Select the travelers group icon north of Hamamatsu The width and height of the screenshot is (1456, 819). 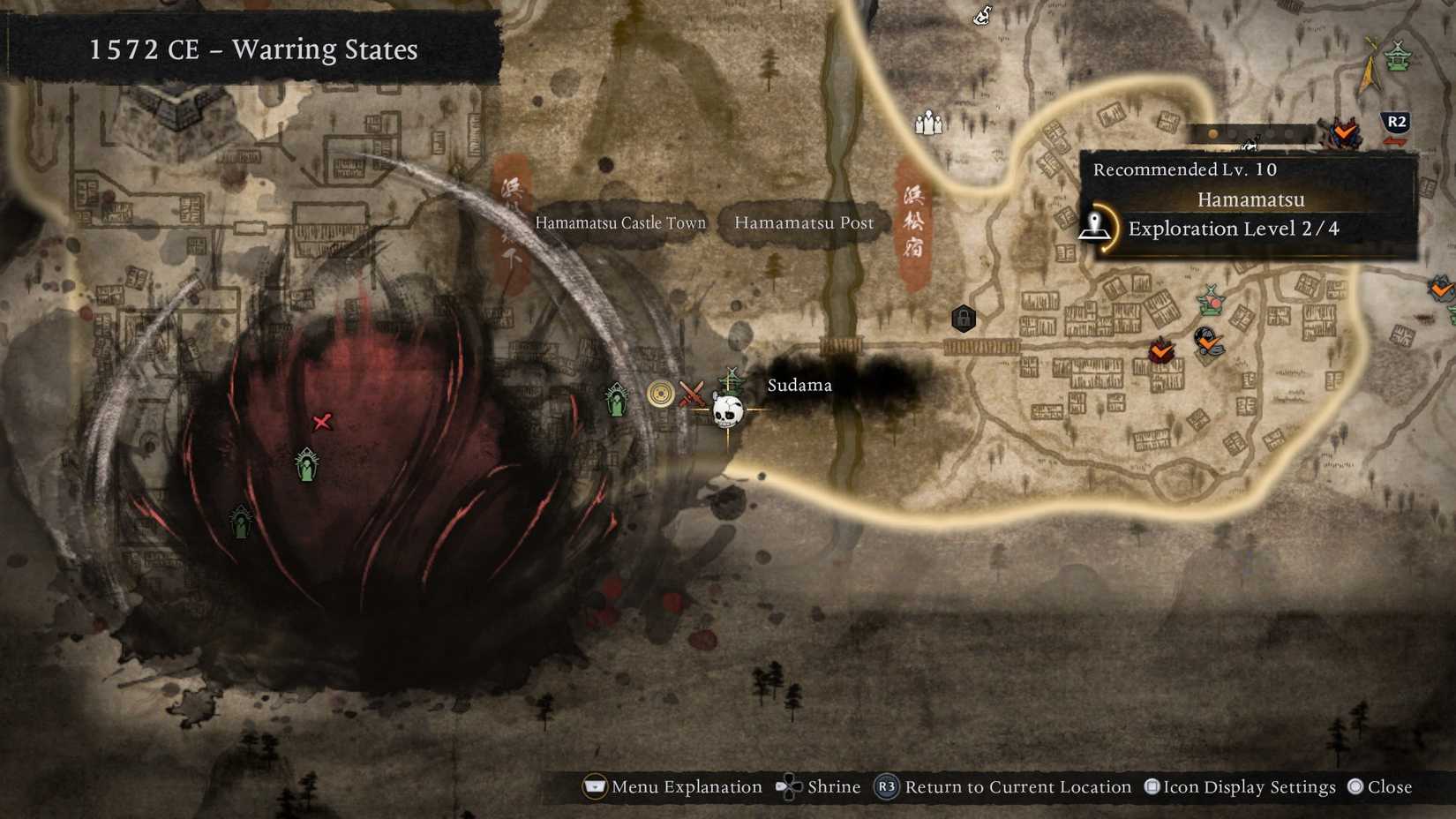coord(929,124)
